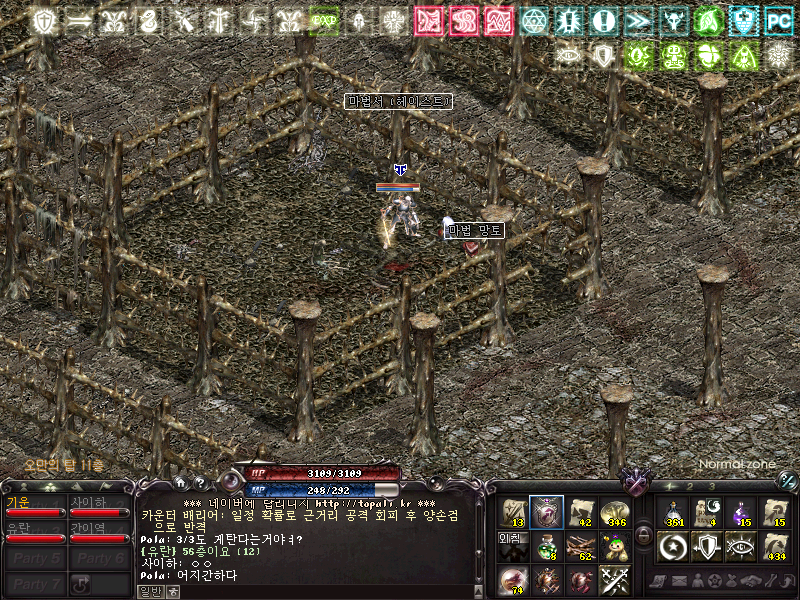Click the PC buff icon
Image resolution: width=800 pixels, height=600 pixels.
click(778, 21)
